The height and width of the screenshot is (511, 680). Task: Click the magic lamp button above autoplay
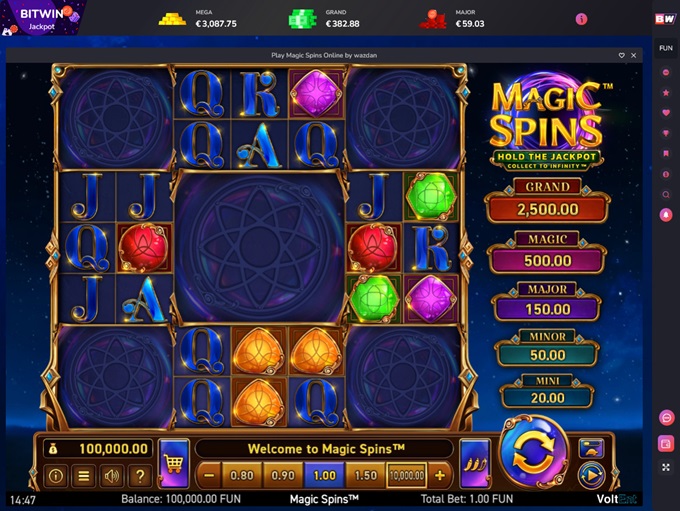(x=591, y=448)
